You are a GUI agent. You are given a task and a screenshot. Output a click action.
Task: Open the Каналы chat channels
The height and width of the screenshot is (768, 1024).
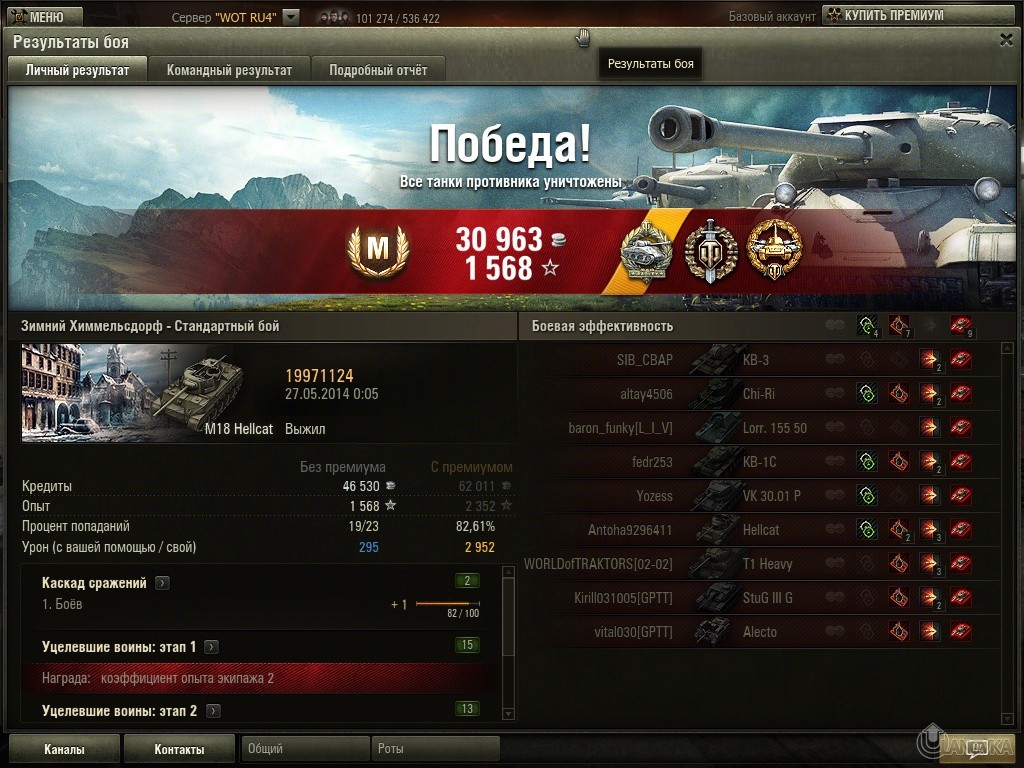64,749
